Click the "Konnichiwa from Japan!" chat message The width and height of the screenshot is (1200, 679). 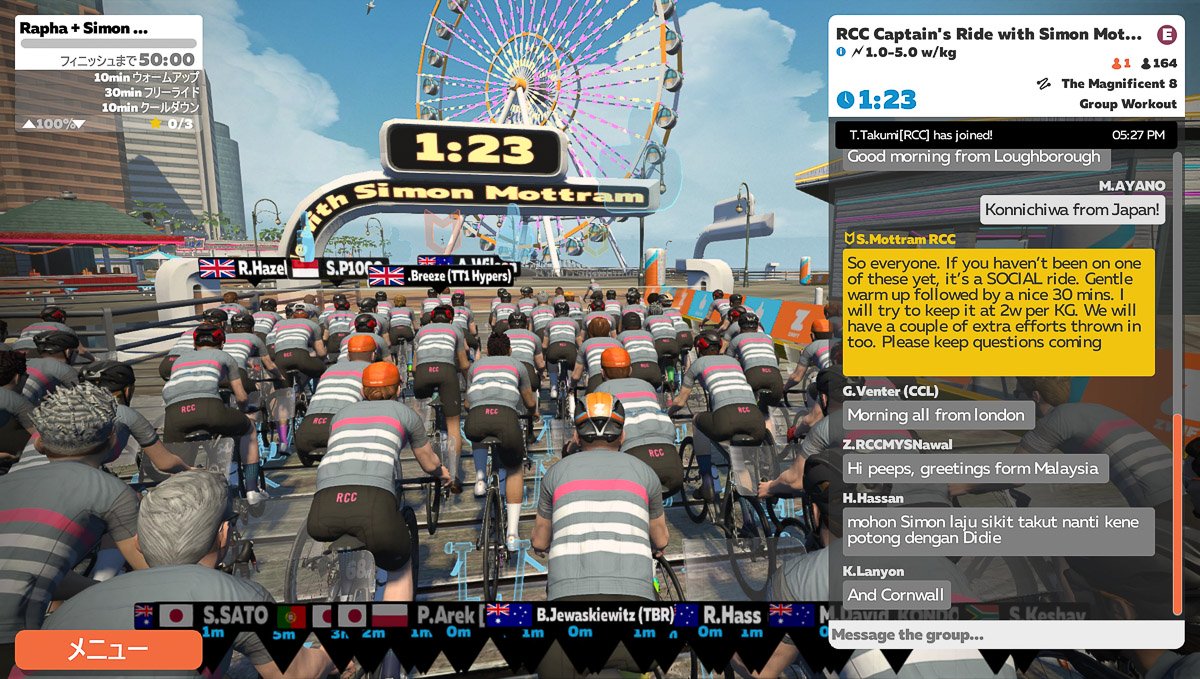pos(1073,210)
